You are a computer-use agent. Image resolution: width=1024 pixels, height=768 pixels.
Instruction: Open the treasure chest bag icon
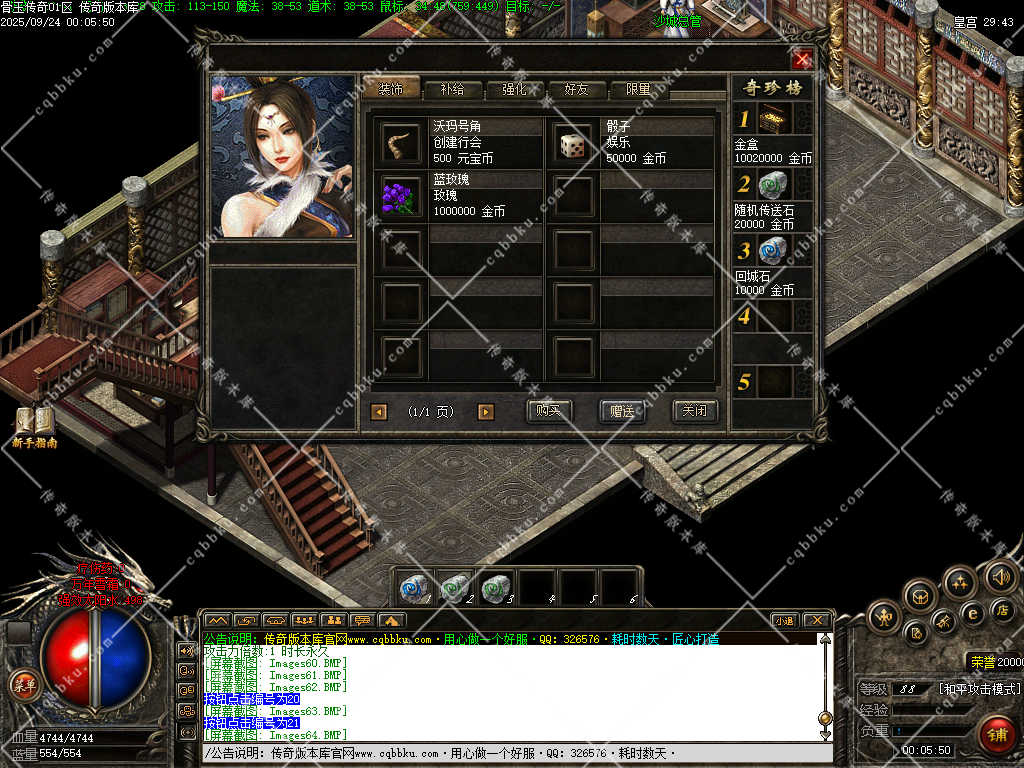pos(919,595)
